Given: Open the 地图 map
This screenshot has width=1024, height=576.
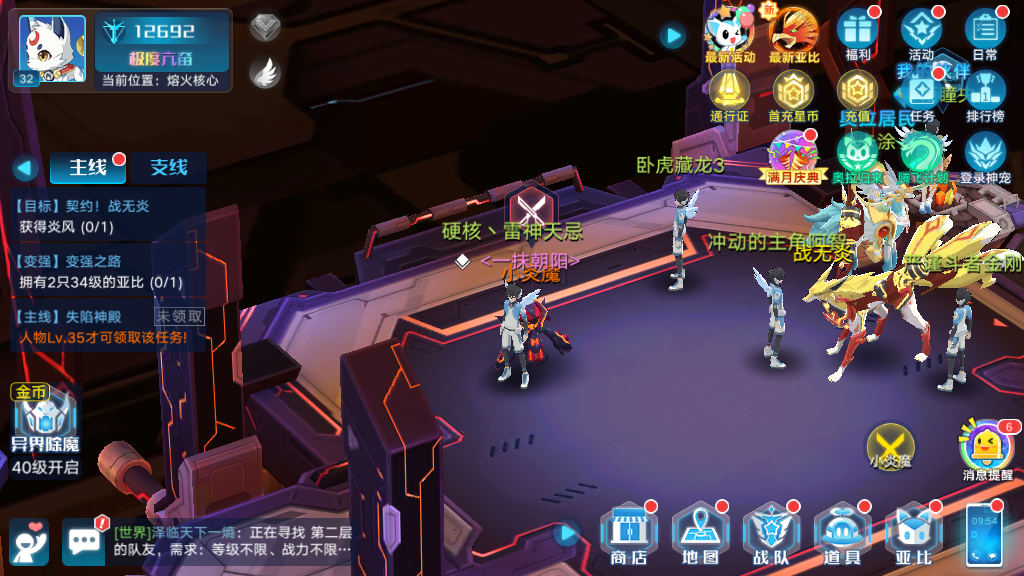Looking at the screenshot, I should click(700, 535).
